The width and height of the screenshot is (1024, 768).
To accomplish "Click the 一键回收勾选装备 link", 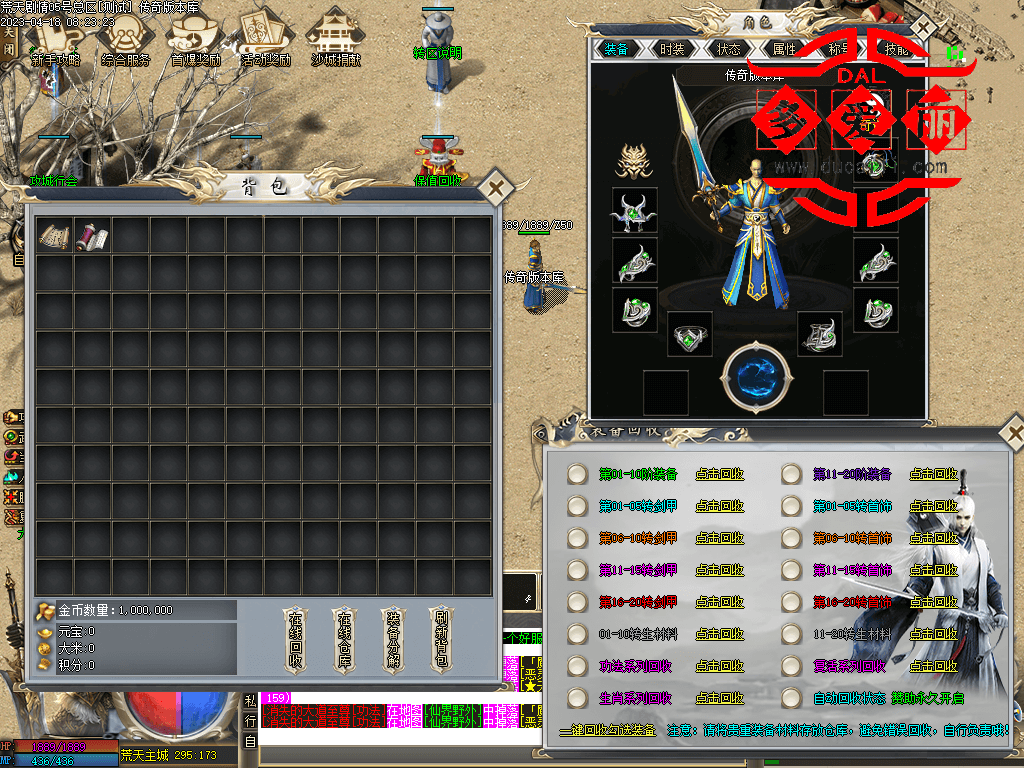I will tap(607, 731).
